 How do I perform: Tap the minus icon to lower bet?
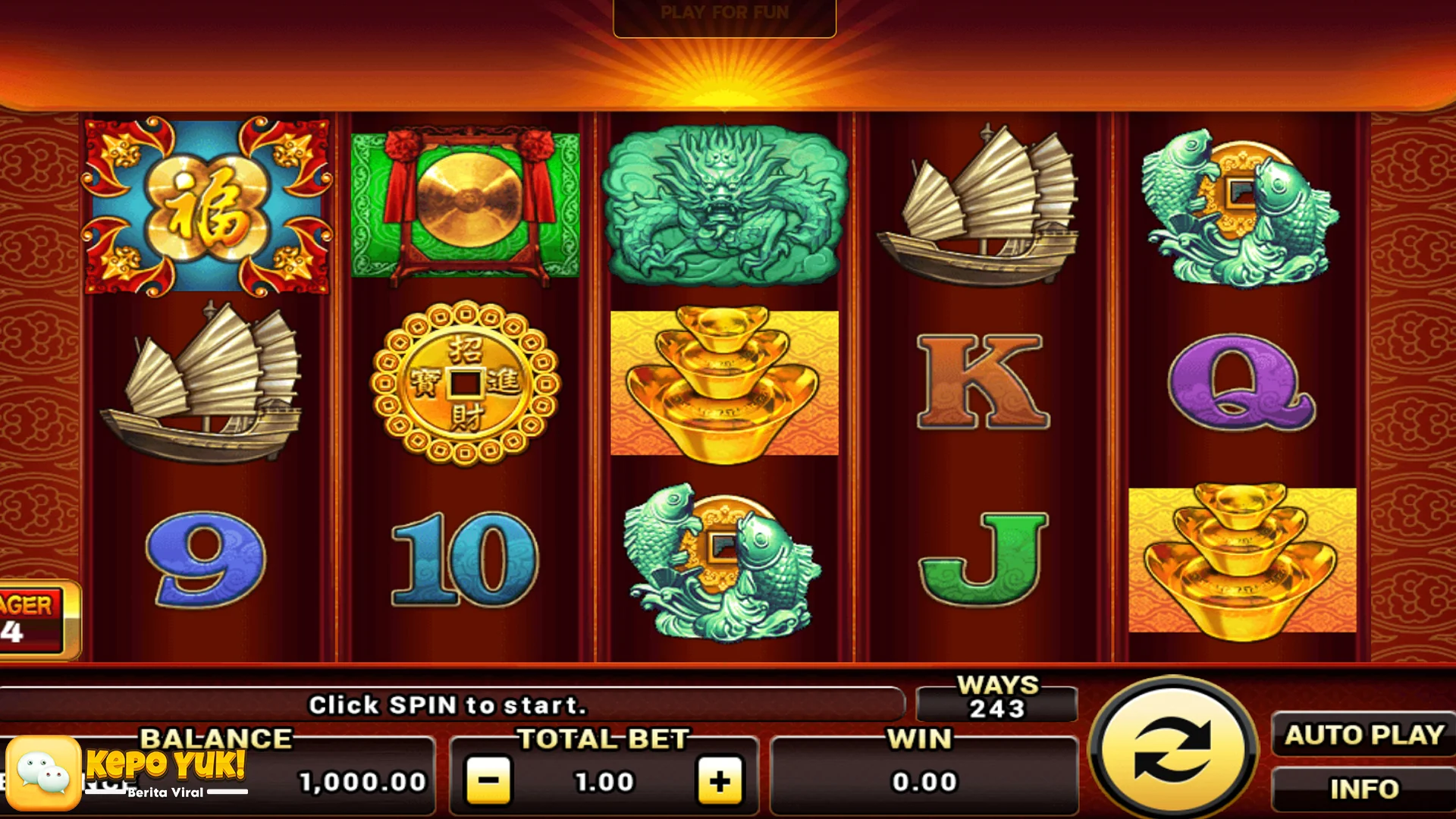(x=490, y=783)
